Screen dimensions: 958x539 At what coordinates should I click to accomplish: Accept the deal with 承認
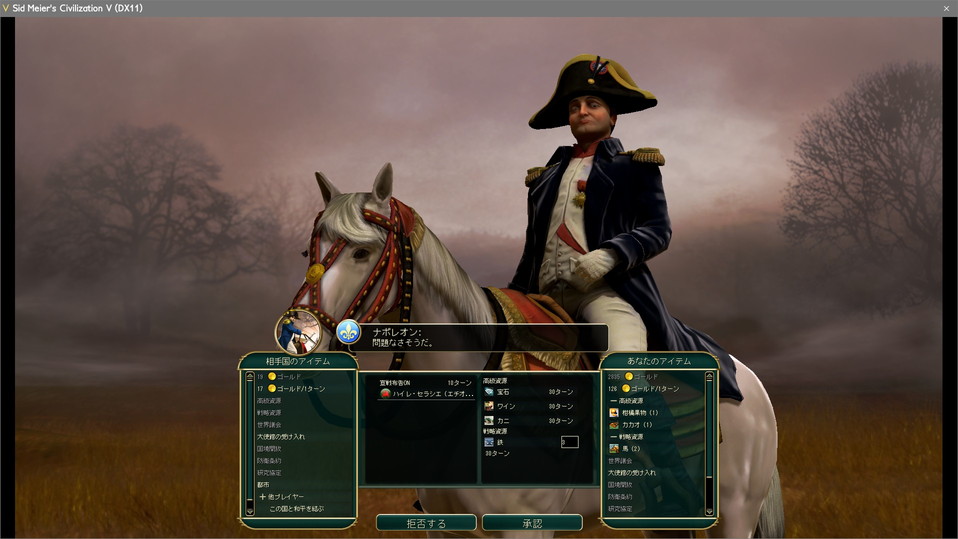pos(532,523)
